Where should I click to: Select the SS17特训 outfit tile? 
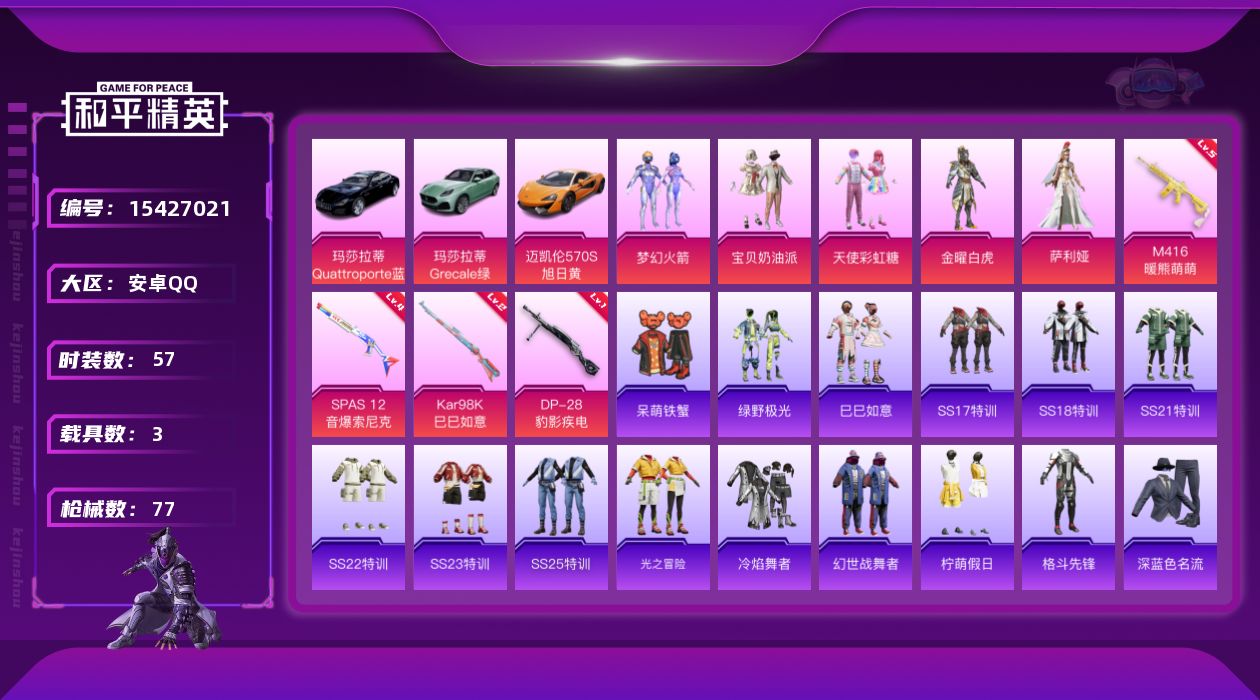(x=967, y=364)
